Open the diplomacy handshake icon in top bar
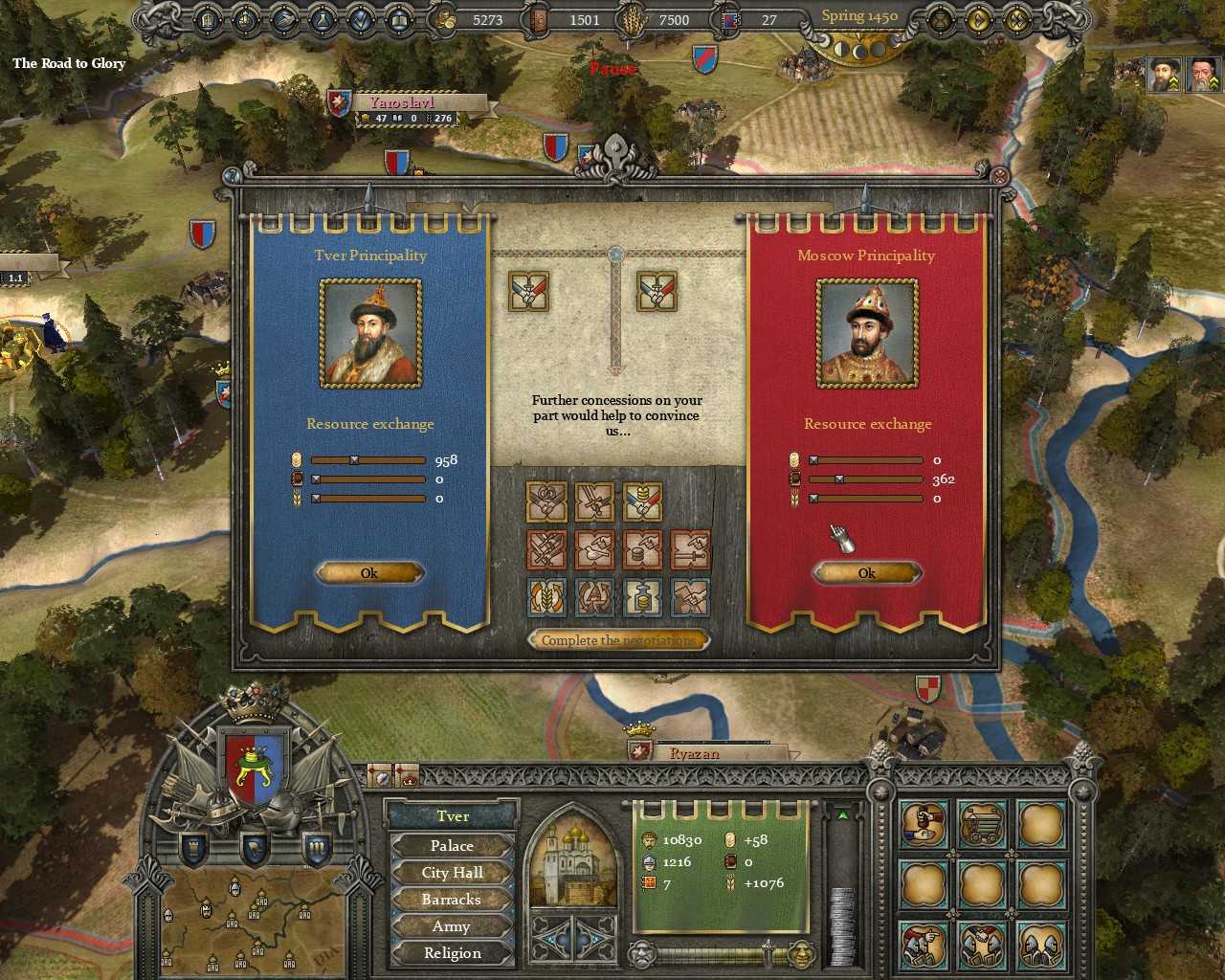The width and height of the screenshot is (1225, 980). [x=284, y=19]
